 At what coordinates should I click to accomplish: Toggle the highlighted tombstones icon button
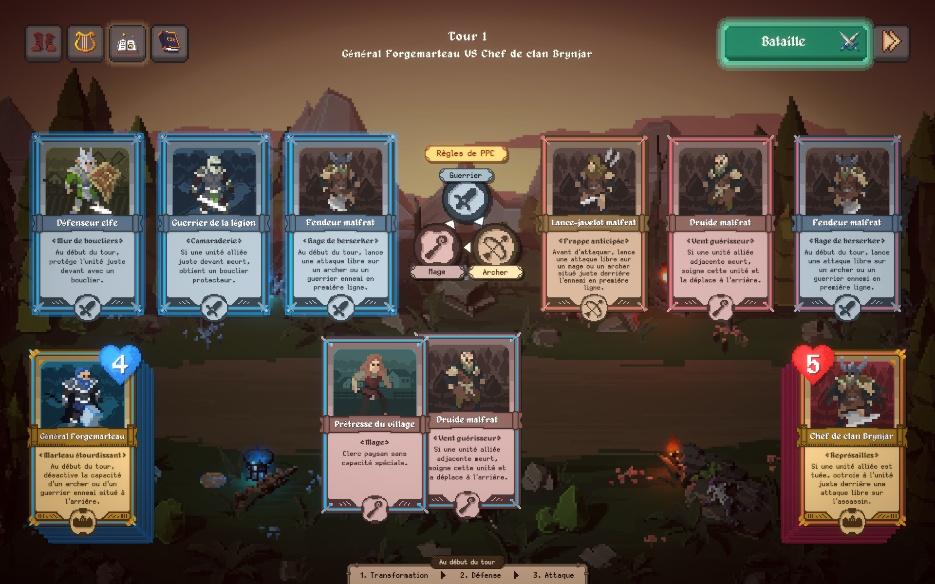127,43
